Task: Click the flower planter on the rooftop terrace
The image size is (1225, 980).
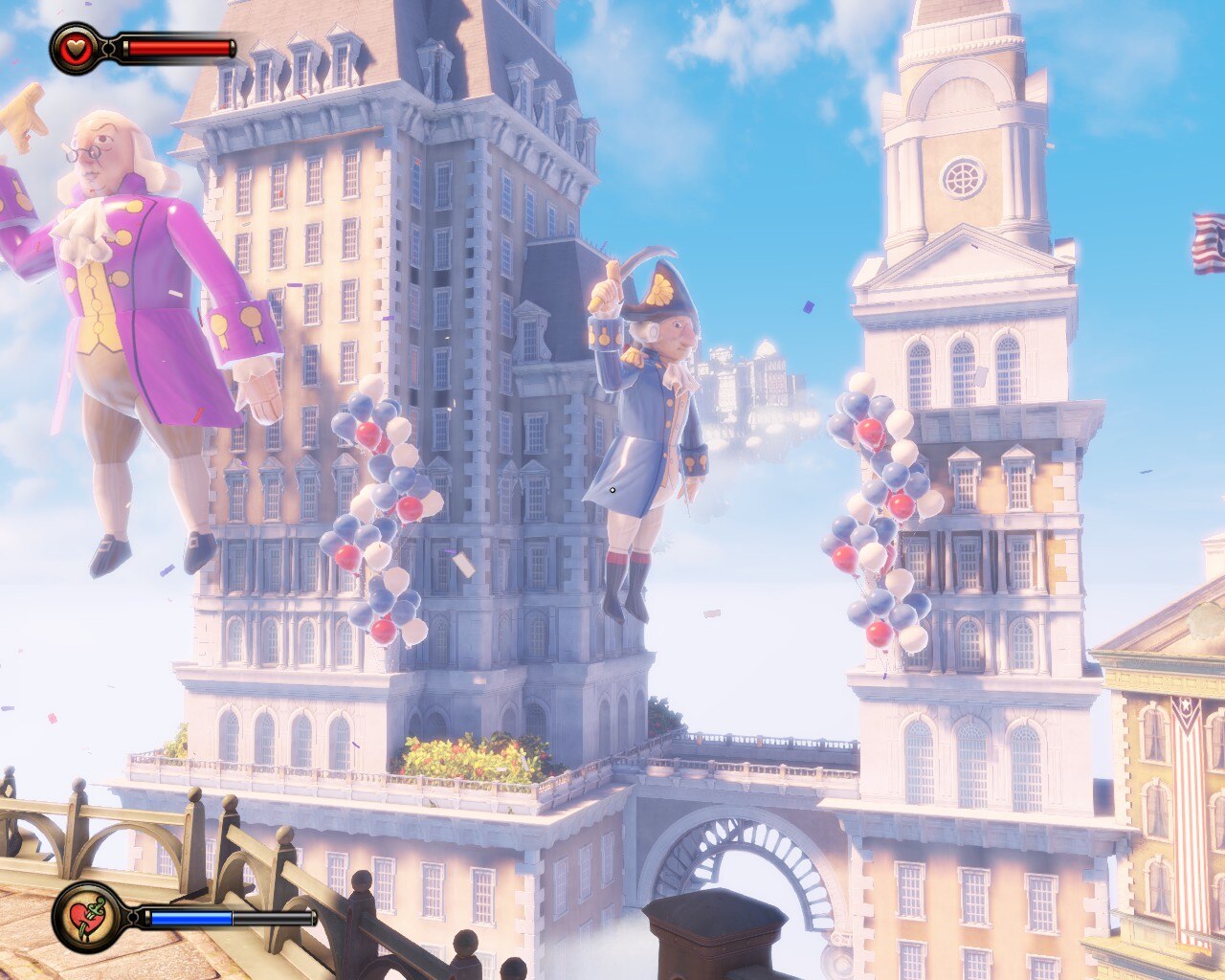Action: click(469, 756)
